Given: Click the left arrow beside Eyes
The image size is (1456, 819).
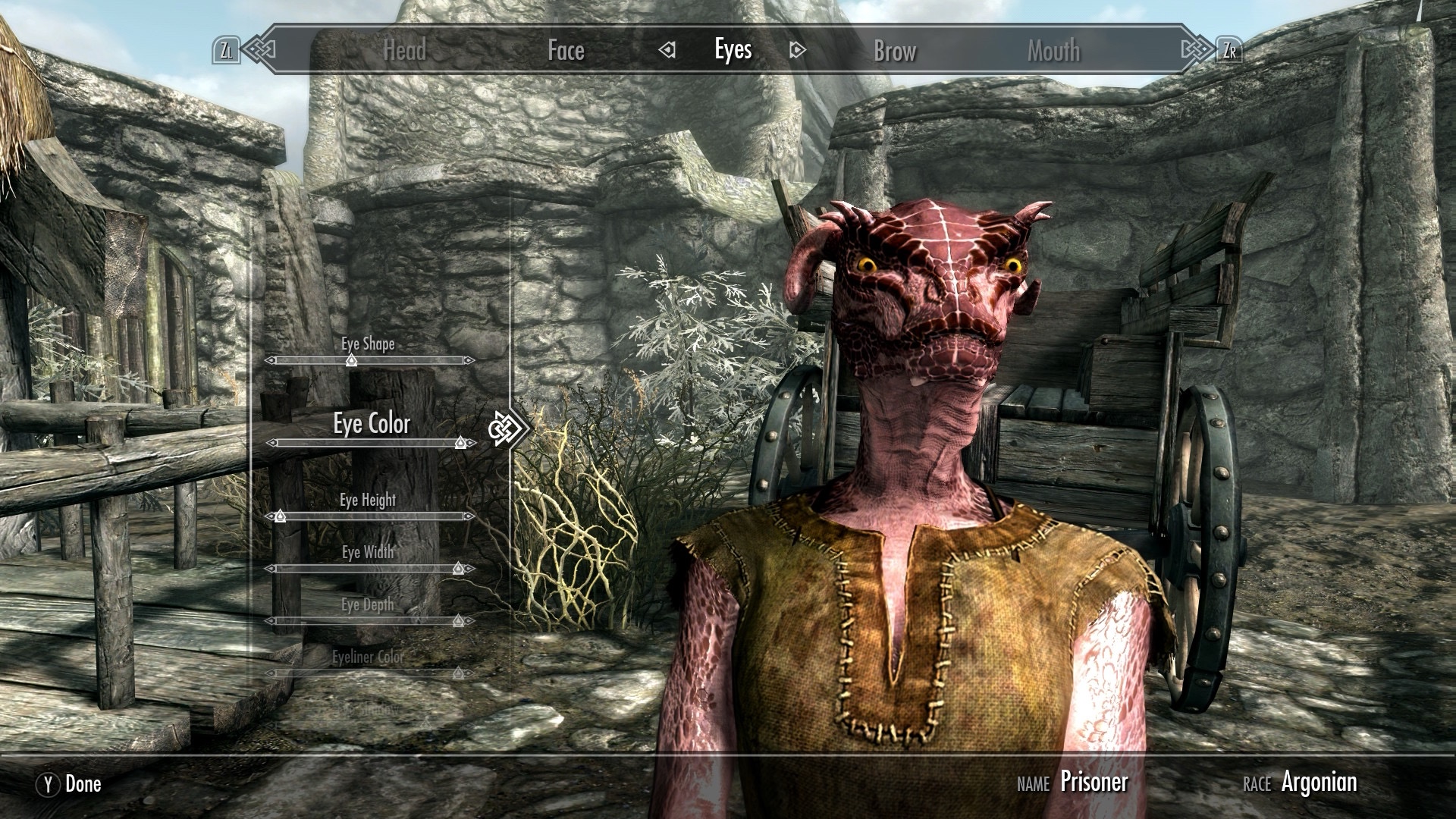Looking at the screenshot, I should [667, 51].
